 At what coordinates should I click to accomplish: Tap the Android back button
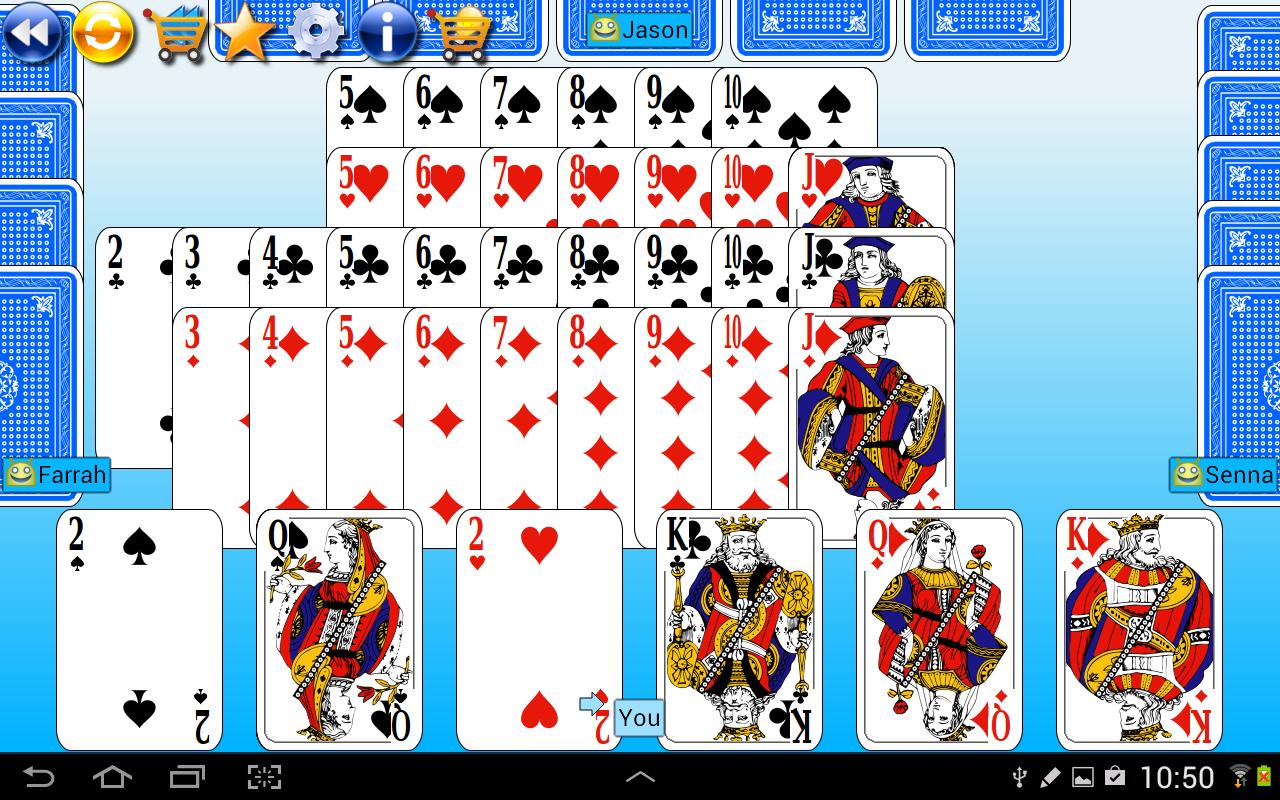pos(36,776)
